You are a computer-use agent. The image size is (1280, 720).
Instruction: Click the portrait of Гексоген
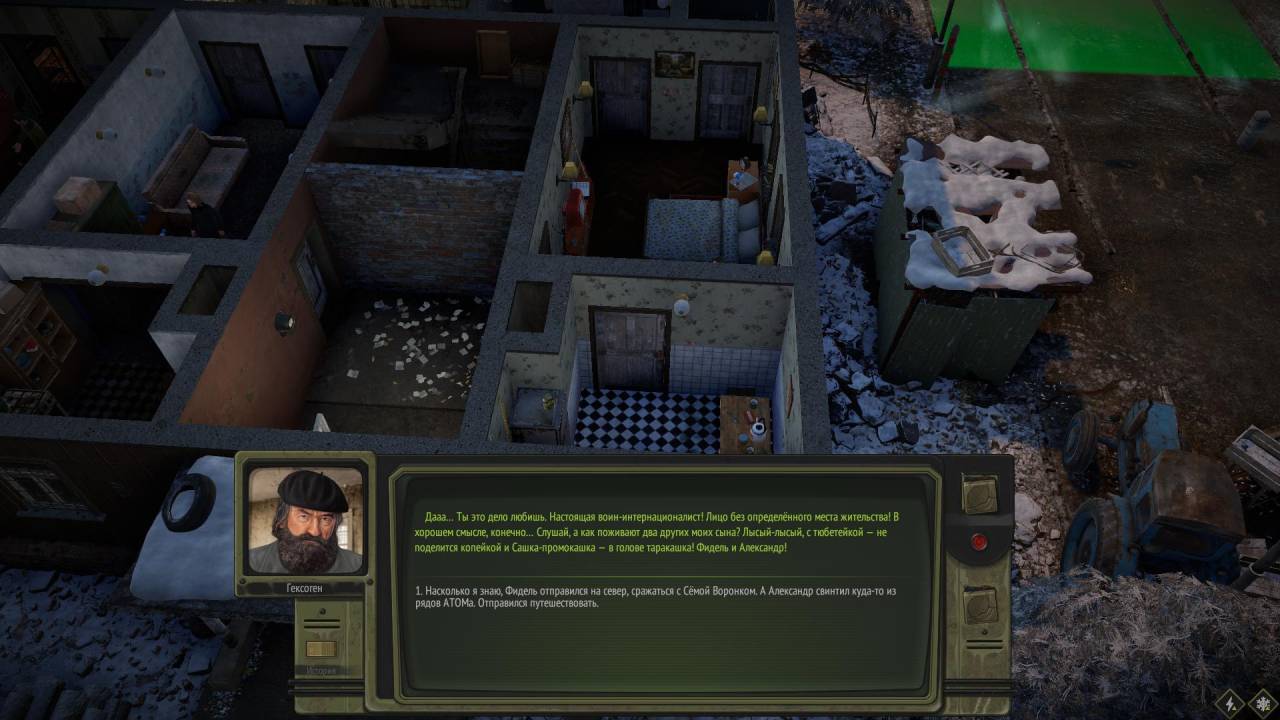pos(305,520)
